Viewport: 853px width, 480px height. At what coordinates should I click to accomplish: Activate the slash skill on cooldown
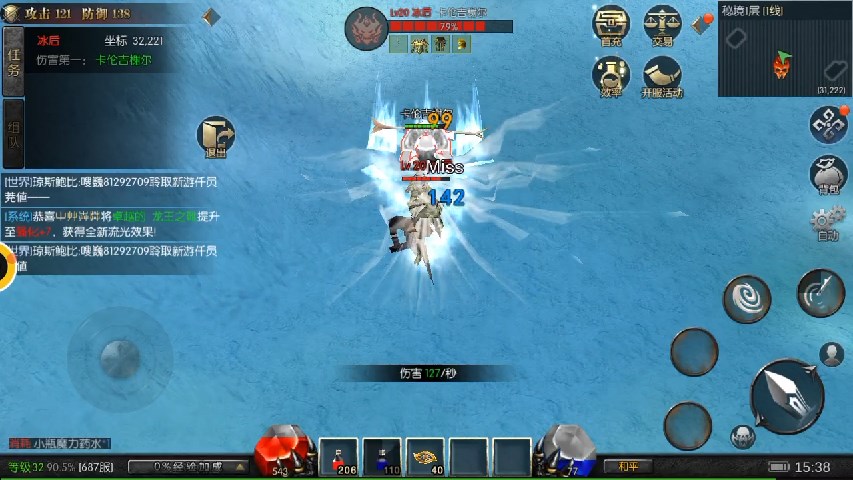coord(820,292)
